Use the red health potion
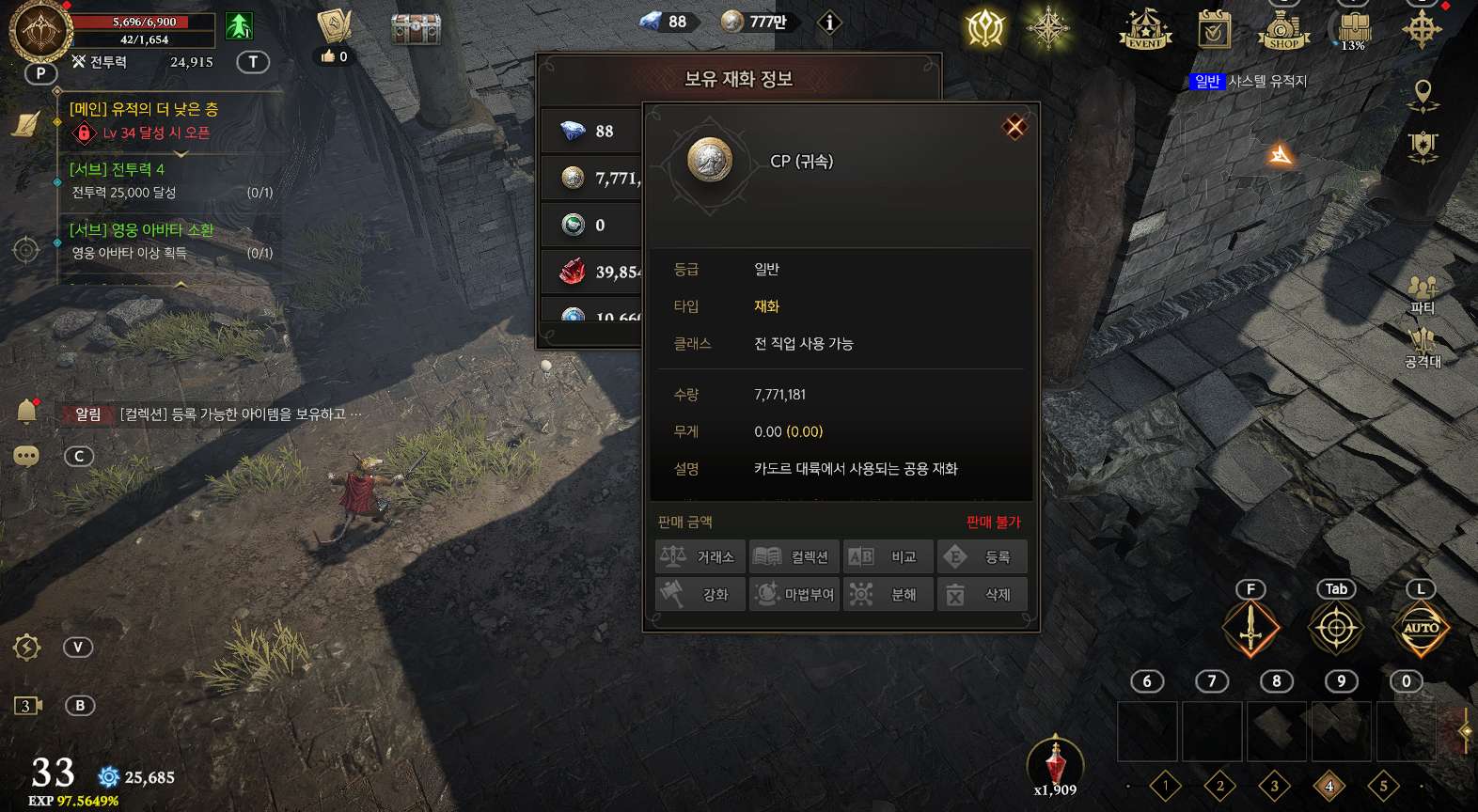Viewport: 1478px width, 812px height. click(x=1055, y=763)
